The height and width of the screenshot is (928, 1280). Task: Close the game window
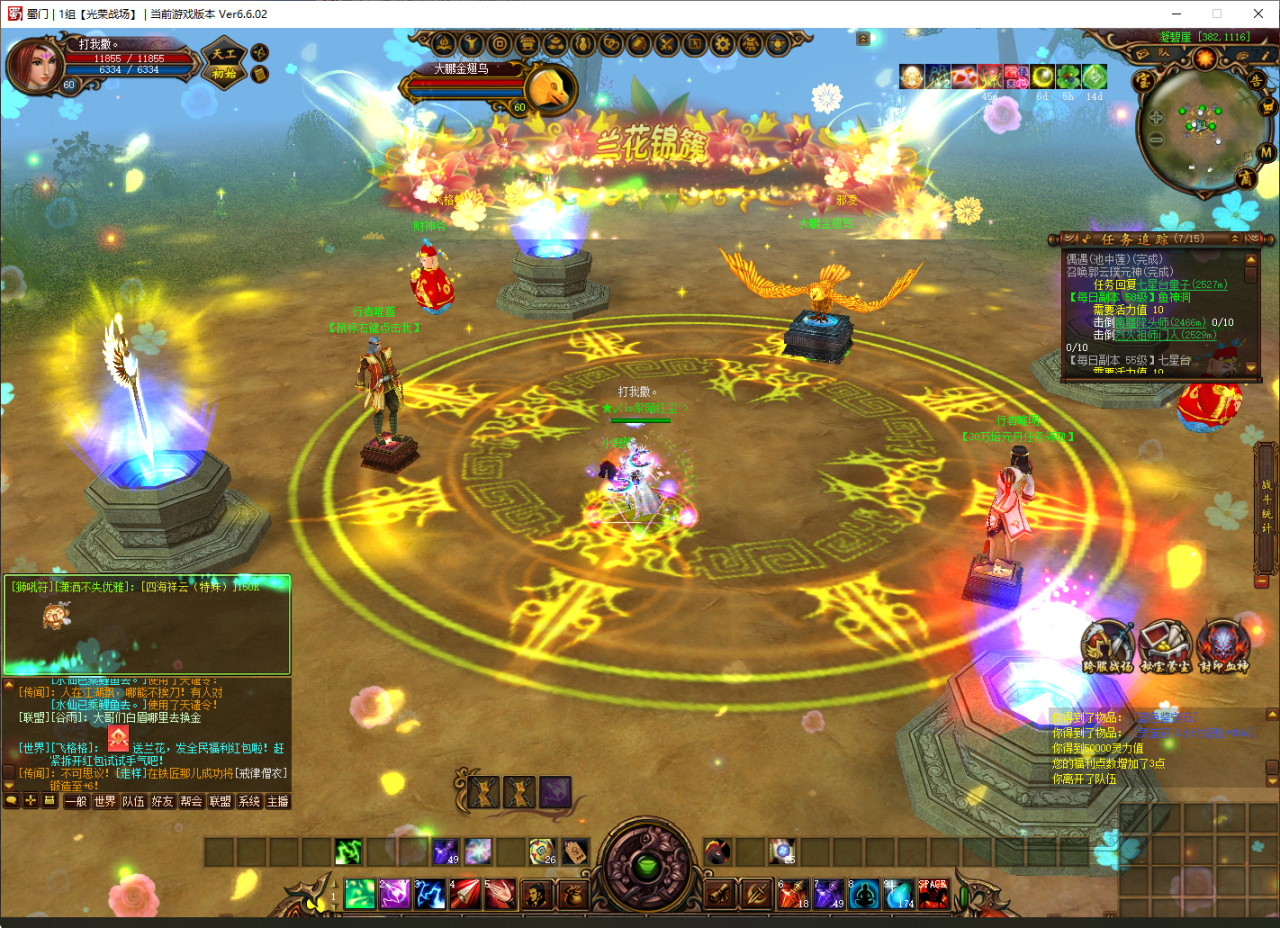(1257, 14)
